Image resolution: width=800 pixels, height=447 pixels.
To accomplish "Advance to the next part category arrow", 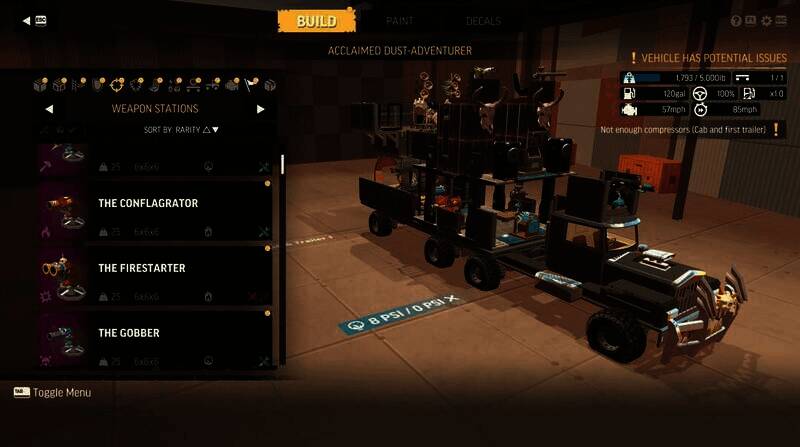I will [x=261, y=109].
